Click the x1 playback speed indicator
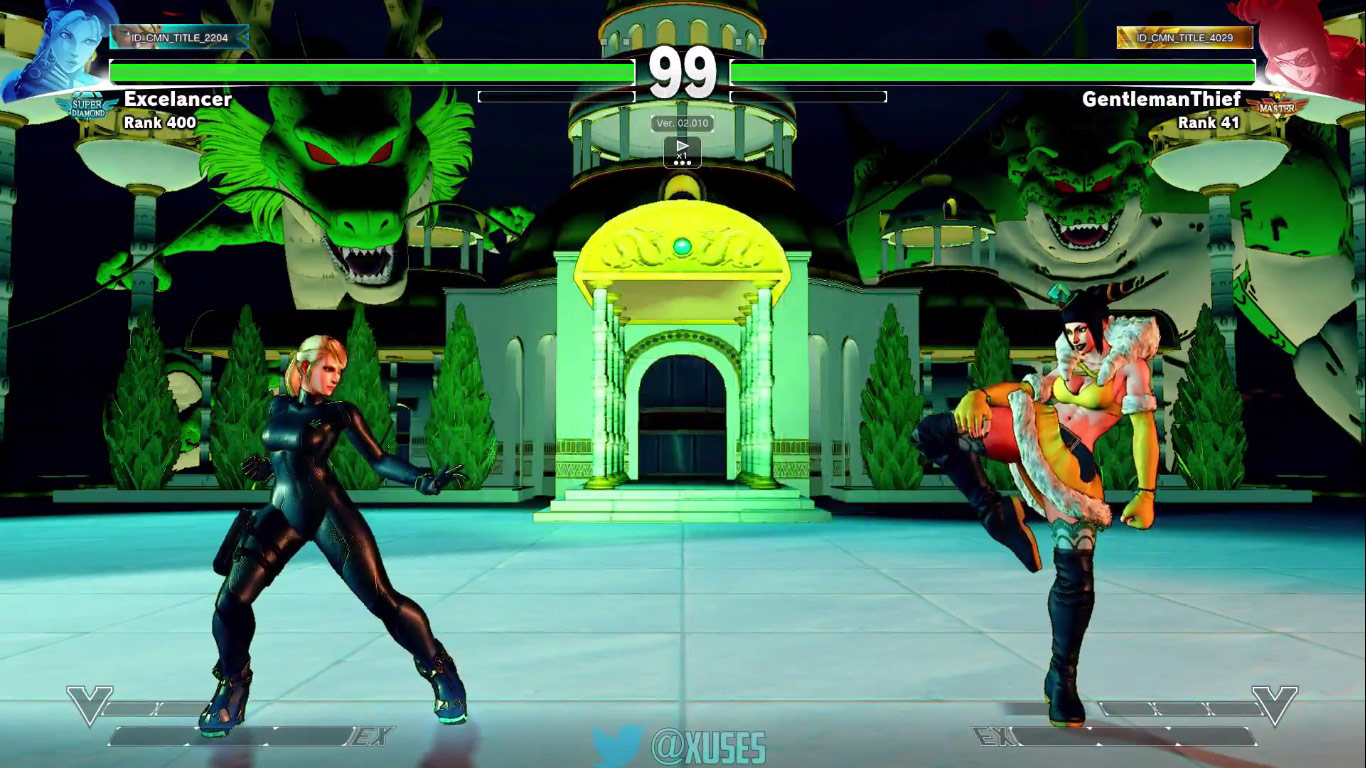Screen dimensions: 1366x768 681,156
